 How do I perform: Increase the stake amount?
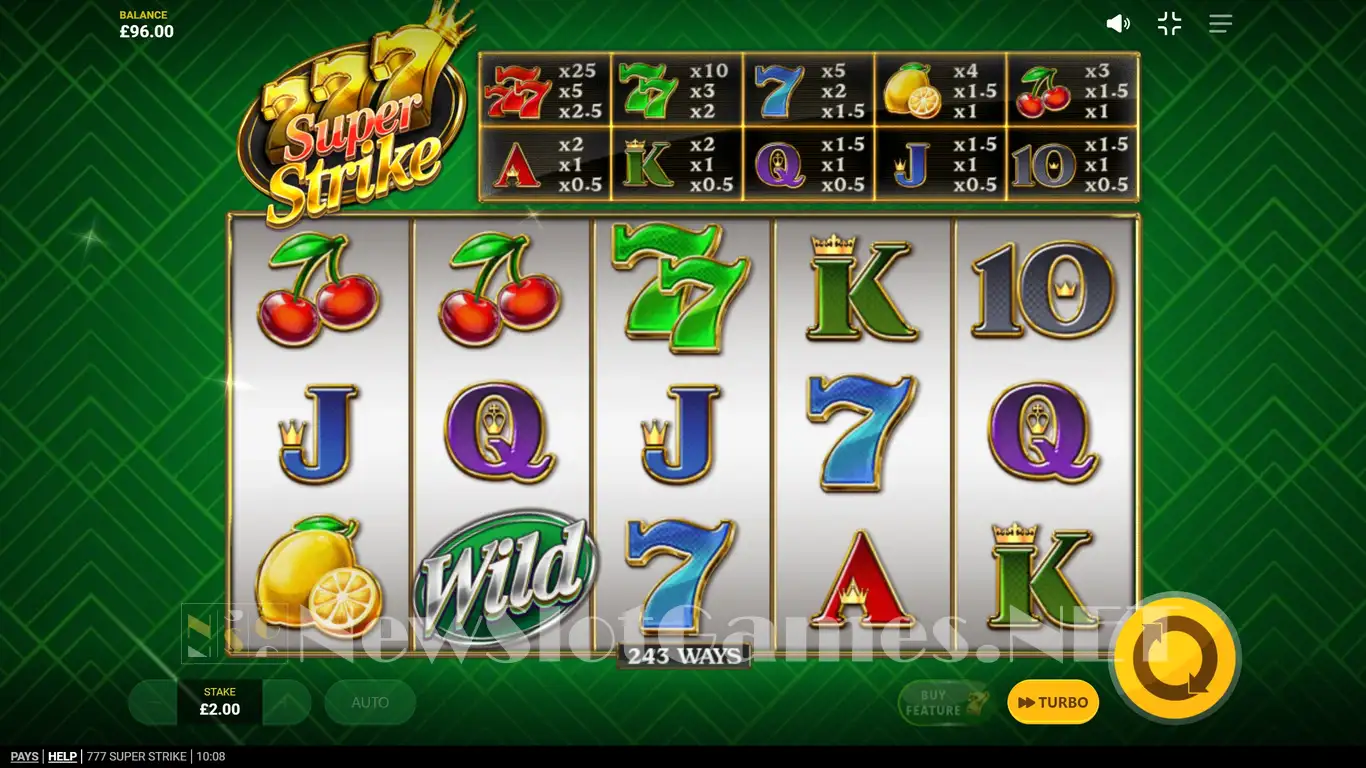(288, 702)
